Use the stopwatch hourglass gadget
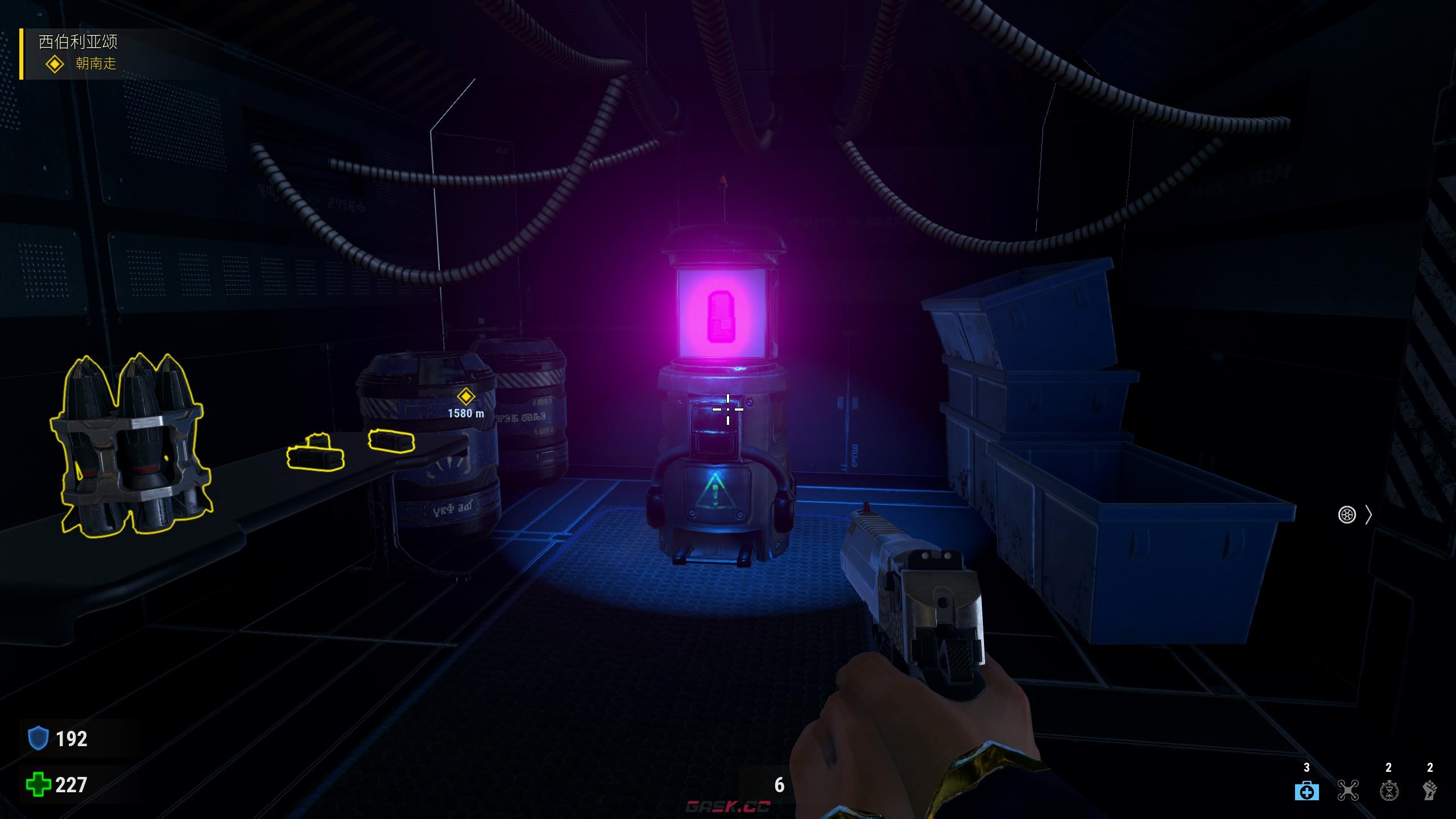 click(1389, 791)
